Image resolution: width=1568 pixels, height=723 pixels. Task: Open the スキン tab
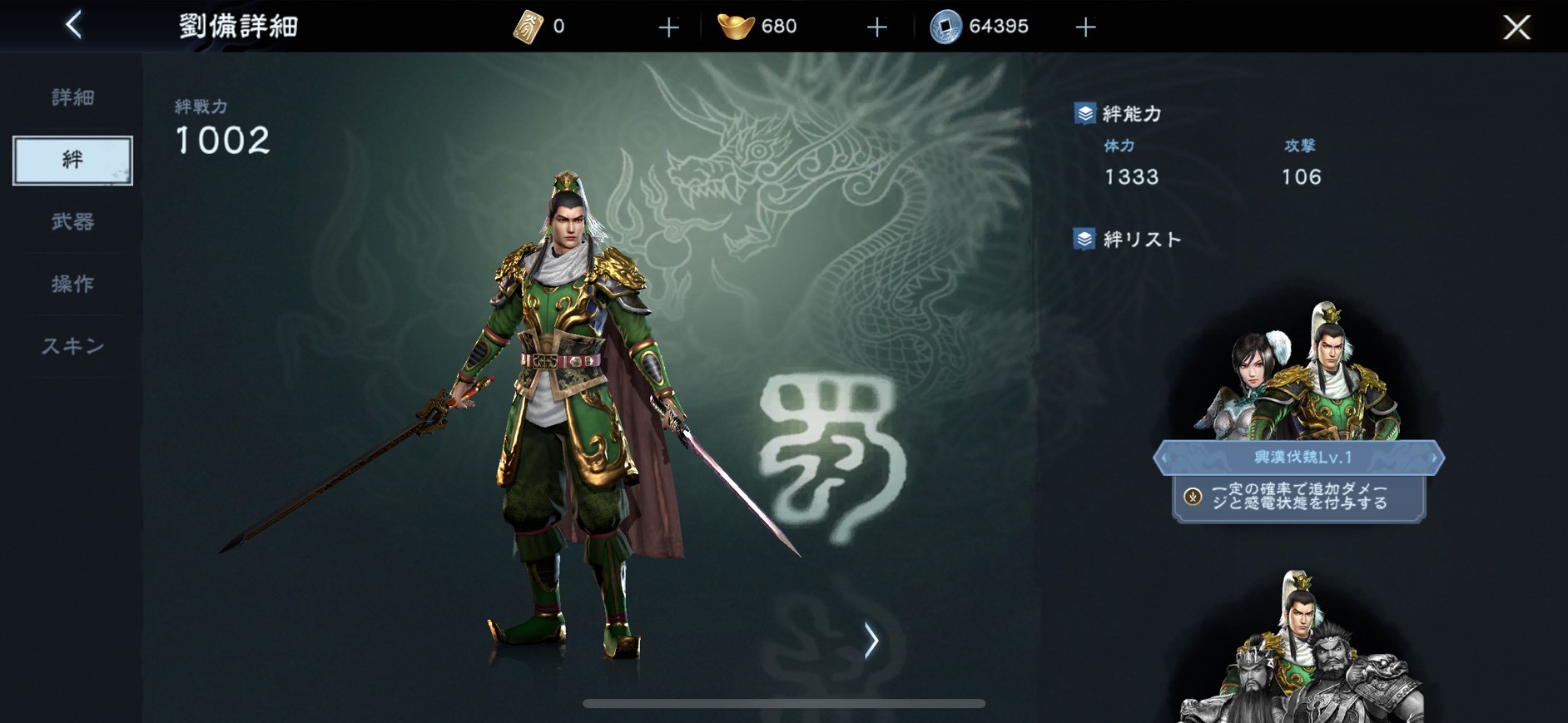point(73,346)
